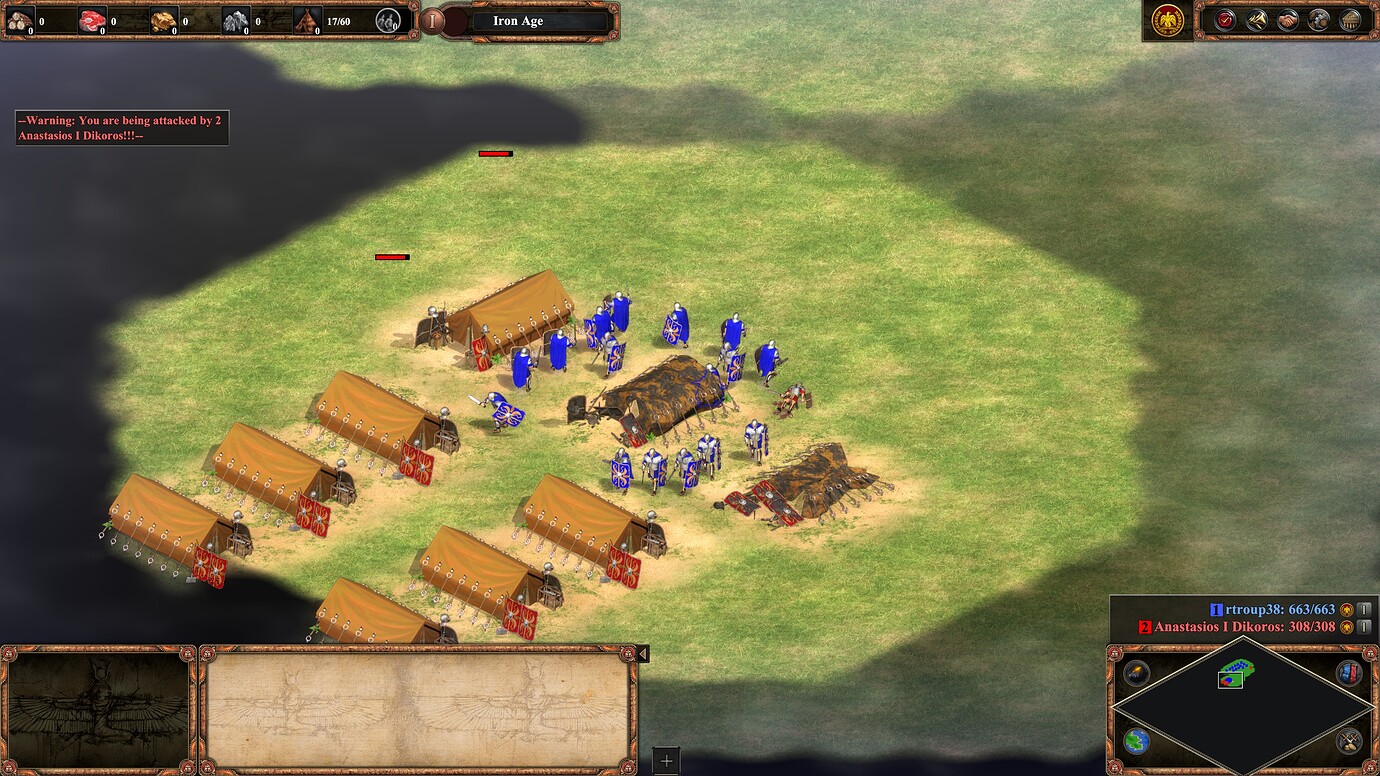Open the Technology Tree icon

tap(1348, 20)
